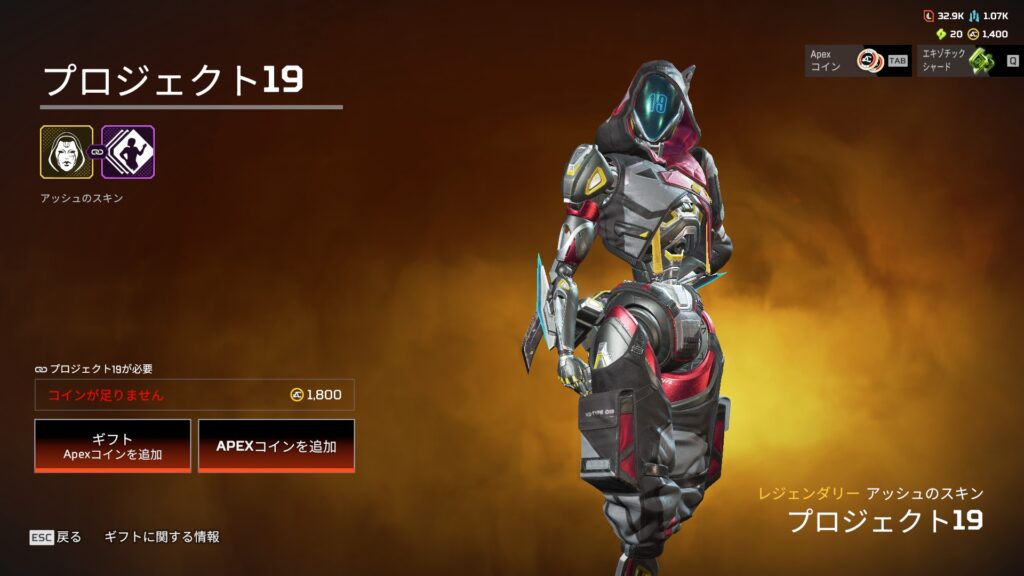1024x576 pixels.
Task: Open the Apexコイン currency button
Action: (x=858, y=61)
